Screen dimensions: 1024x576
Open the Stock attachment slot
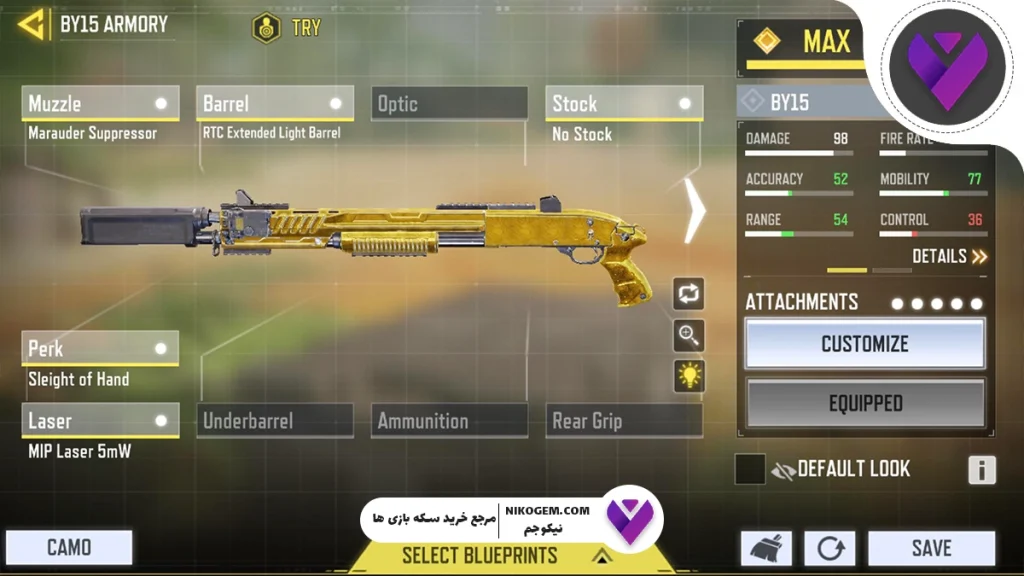[x=623, y=103]
